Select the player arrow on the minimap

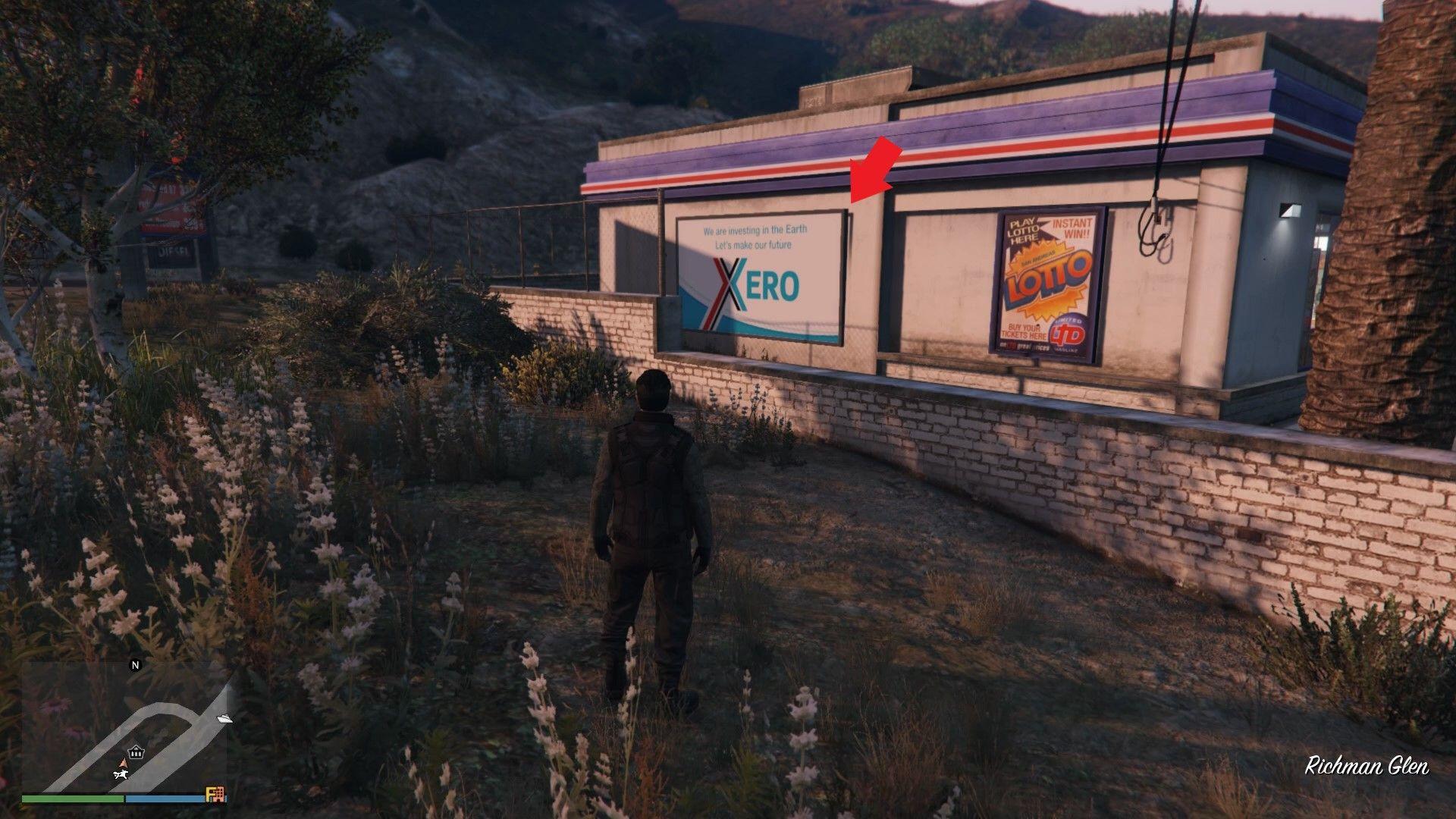pyautogui.click(x=124, y=763)
